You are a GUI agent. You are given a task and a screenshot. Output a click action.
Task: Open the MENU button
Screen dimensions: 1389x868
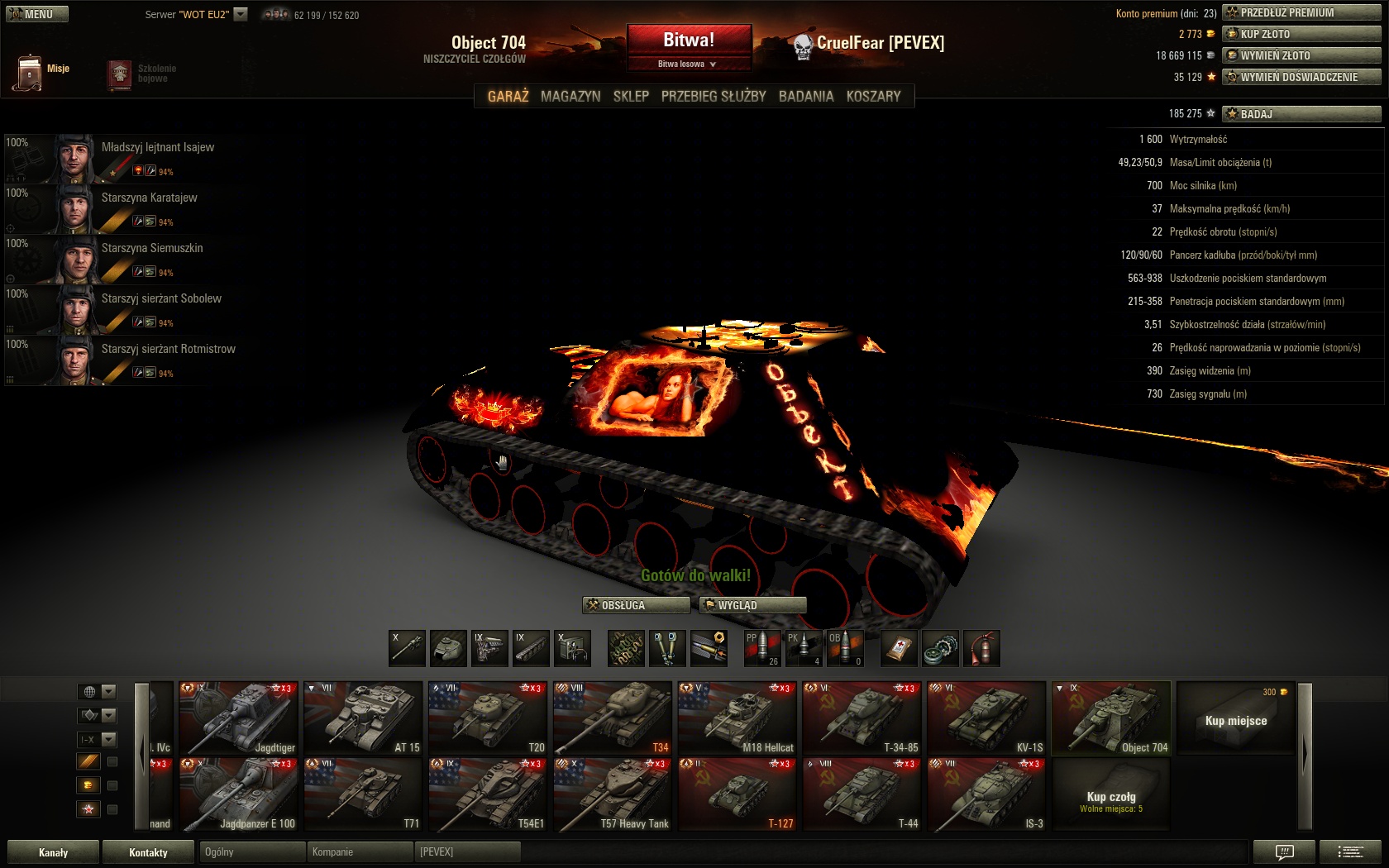pyautogui.click(x=37, y=14)
